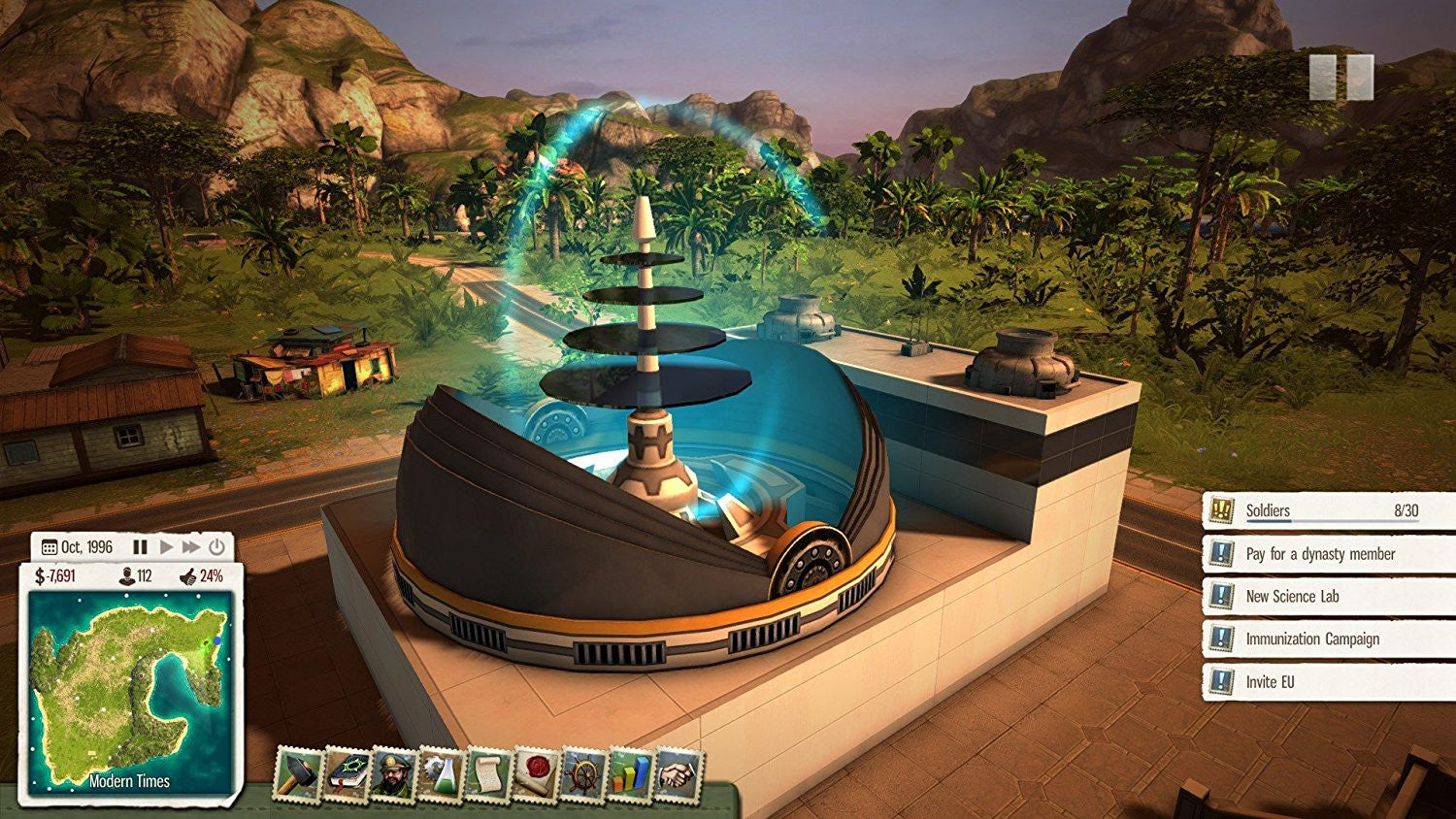The height and width of the screenshot is (819, 1456).
Task: Open the missions stamp with wax seal
Action: pos(534,774)
